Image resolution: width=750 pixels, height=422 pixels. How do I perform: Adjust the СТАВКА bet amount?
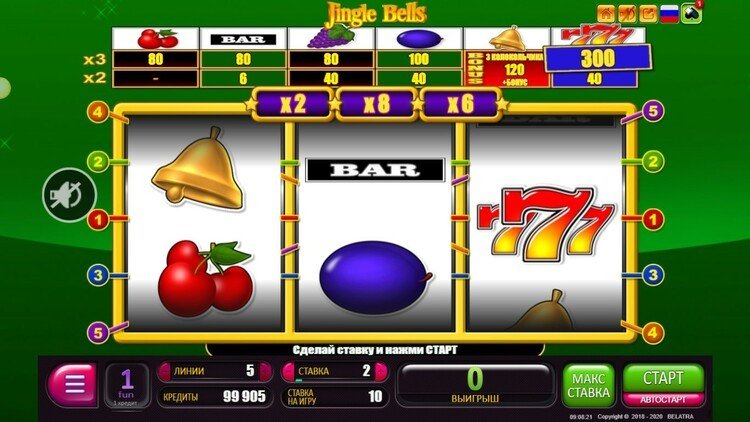[332, 371]
